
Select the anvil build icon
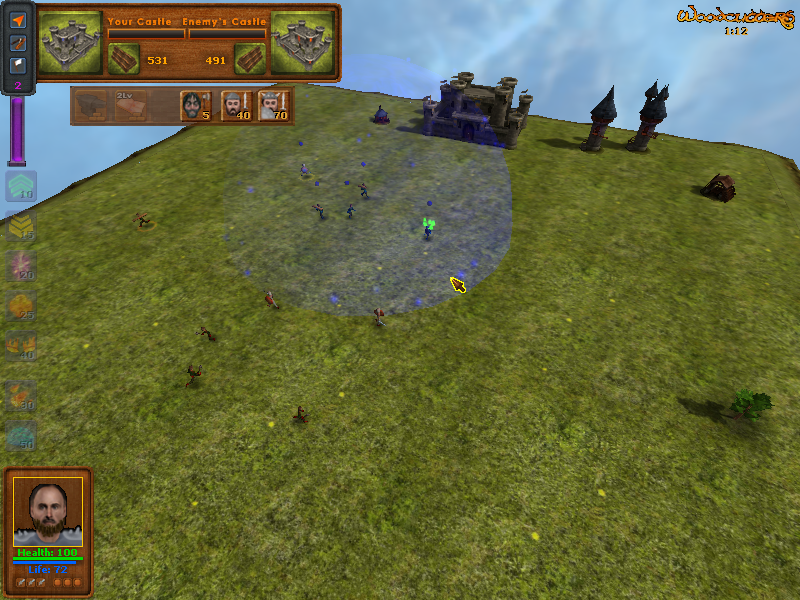point(93,105)
